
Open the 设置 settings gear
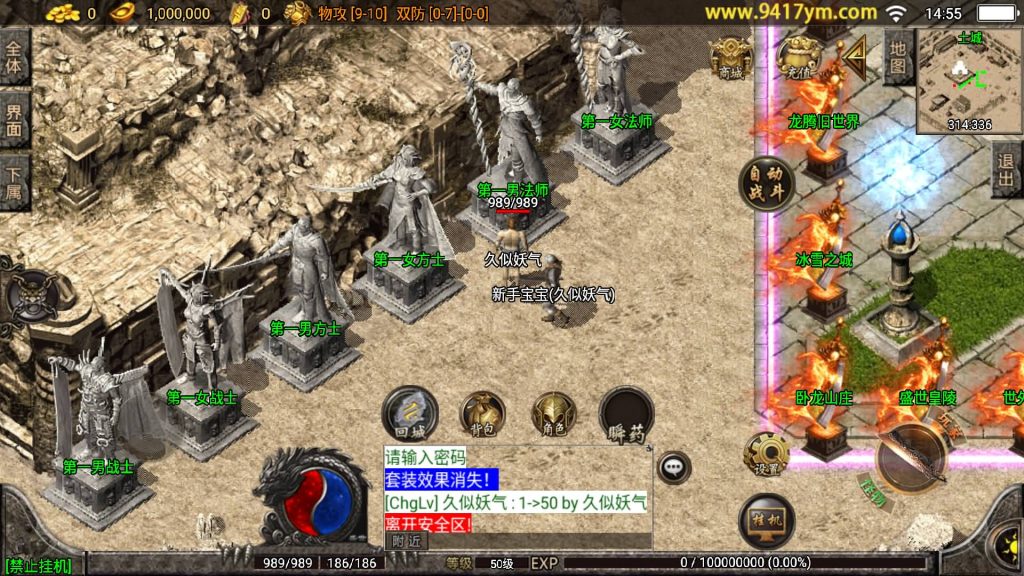pyautogui.click(x=766, y=455)
